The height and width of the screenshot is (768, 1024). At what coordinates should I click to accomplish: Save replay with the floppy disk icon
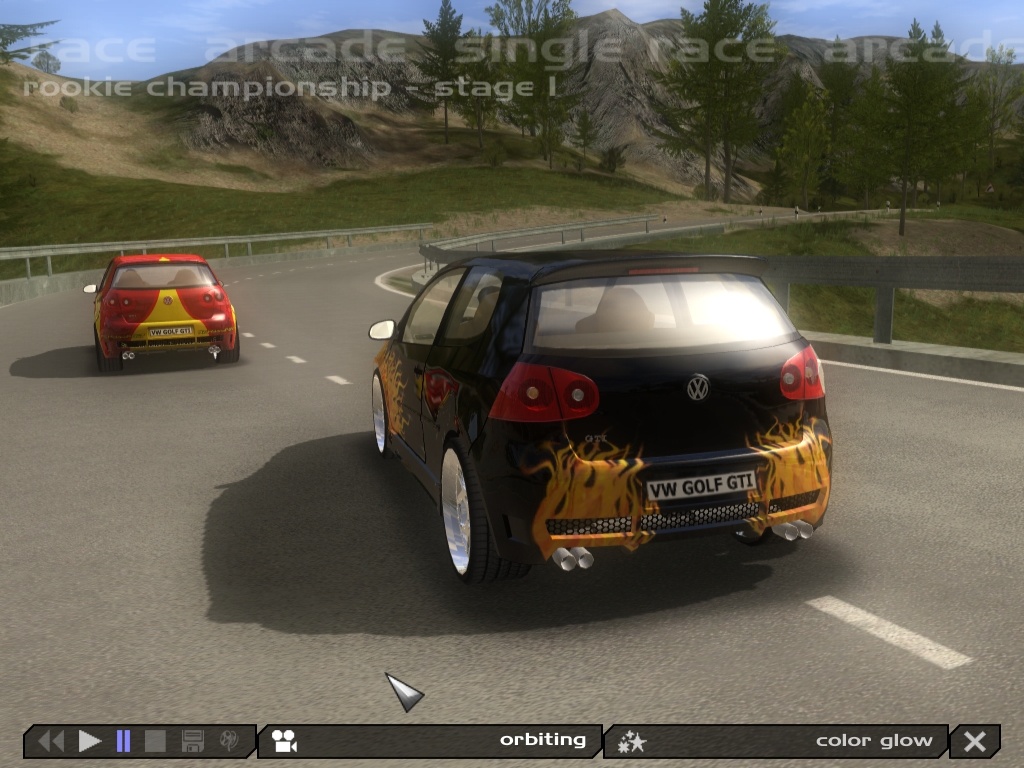(193, 741)
